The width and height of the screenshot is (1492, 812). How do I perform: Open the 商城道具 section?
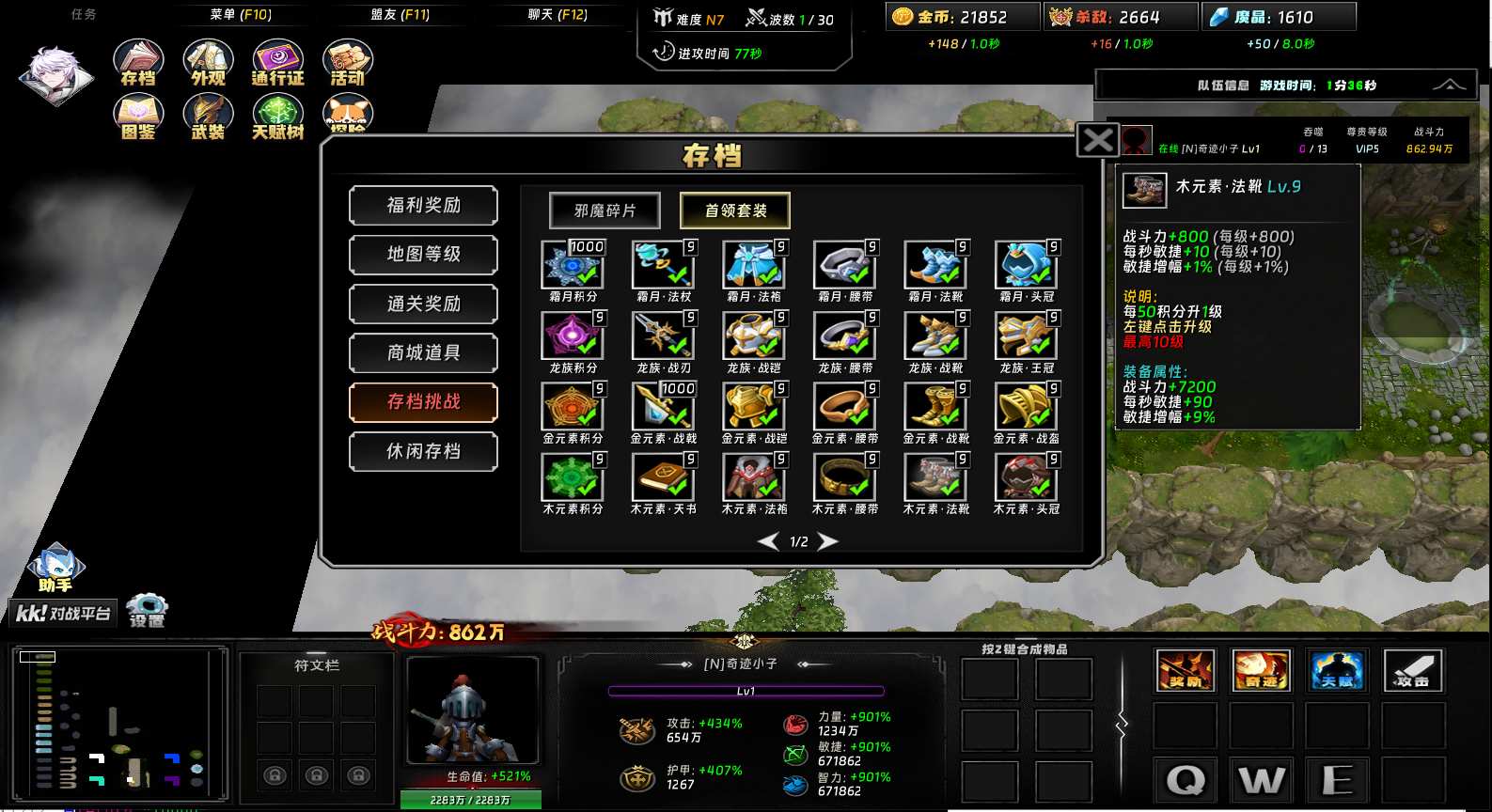pyautogui.click(x=423, y=353)
